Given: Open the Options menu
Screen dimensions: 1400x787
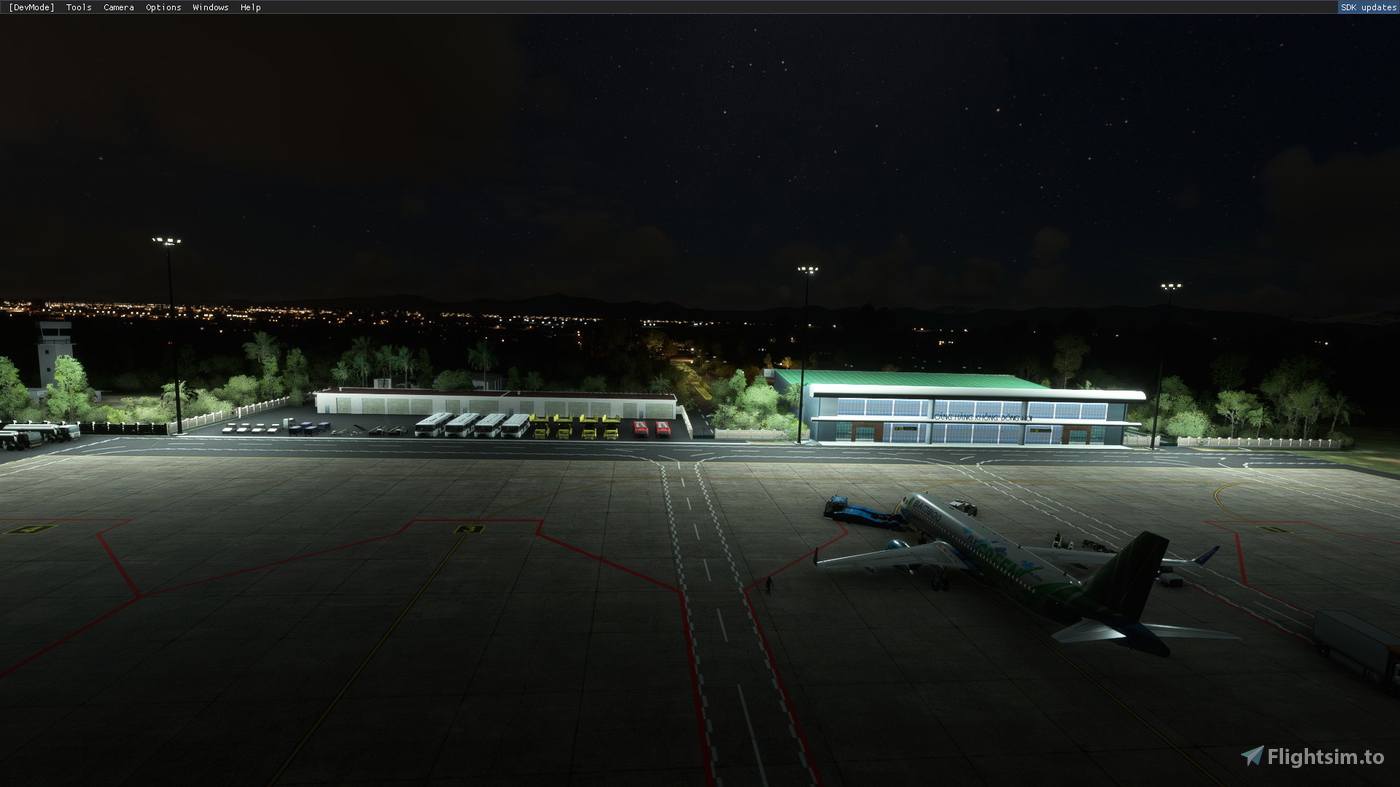Looking at the screenshot, I should click(x=163, y=7).
